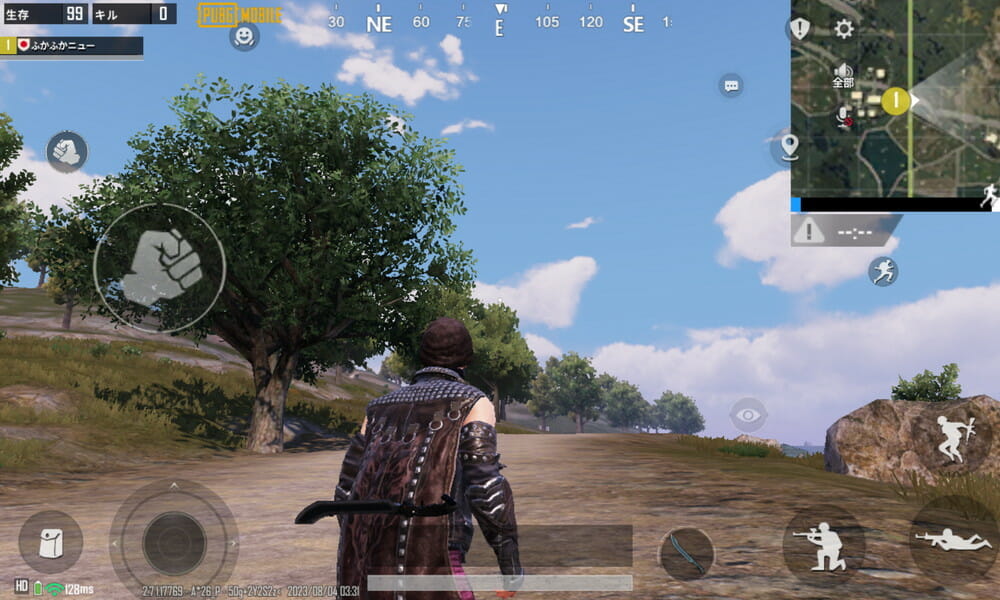Screen dimensions: 1000x600
Task: Activate the running man sprint icon
Action: tap(883, 271)
